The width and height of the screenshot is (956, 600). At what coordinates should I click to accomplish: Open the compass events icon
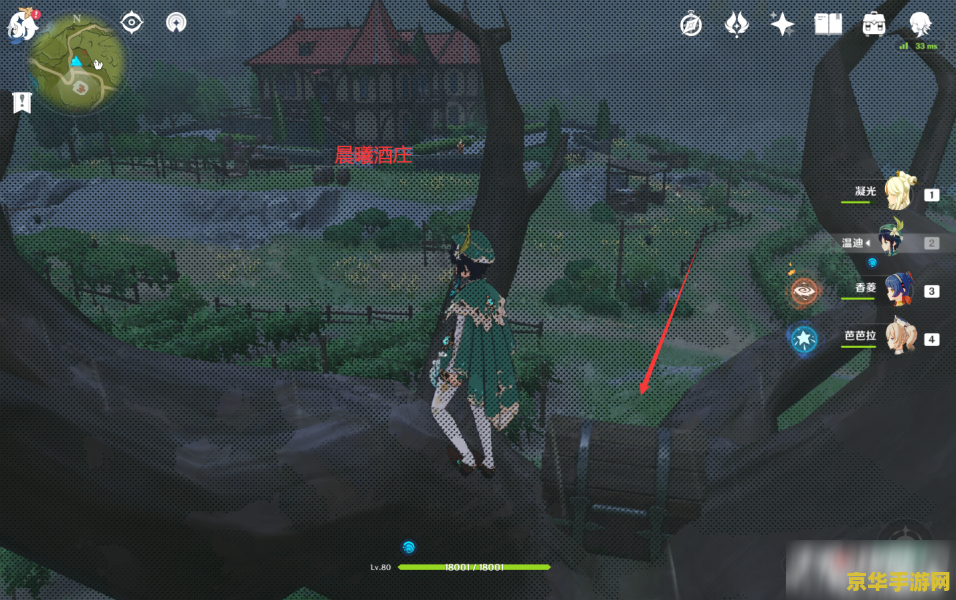[x=690, y=24]
